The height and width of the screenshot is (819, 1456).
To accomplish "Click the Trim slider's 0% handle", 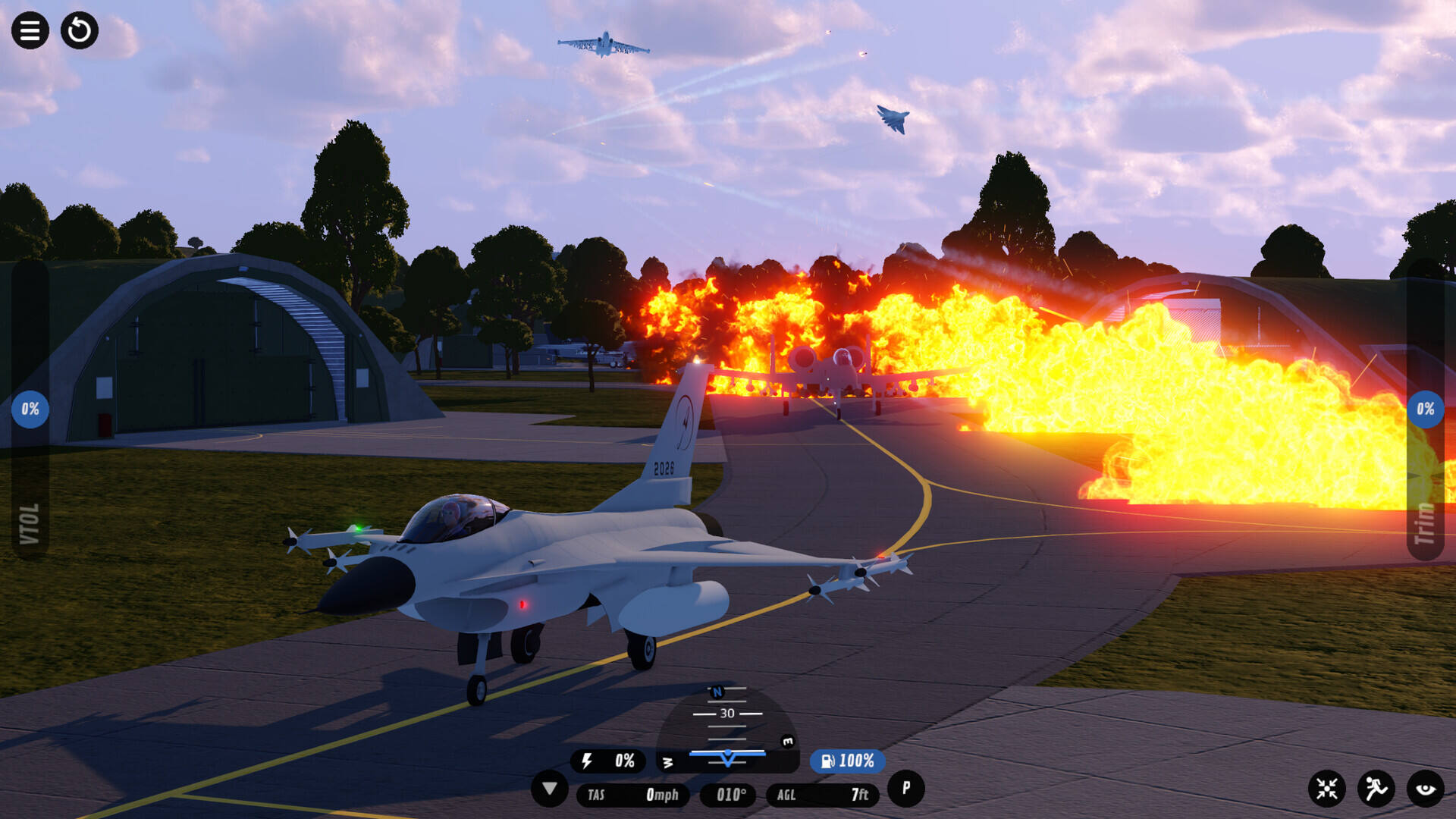I will coord(1425,409).
